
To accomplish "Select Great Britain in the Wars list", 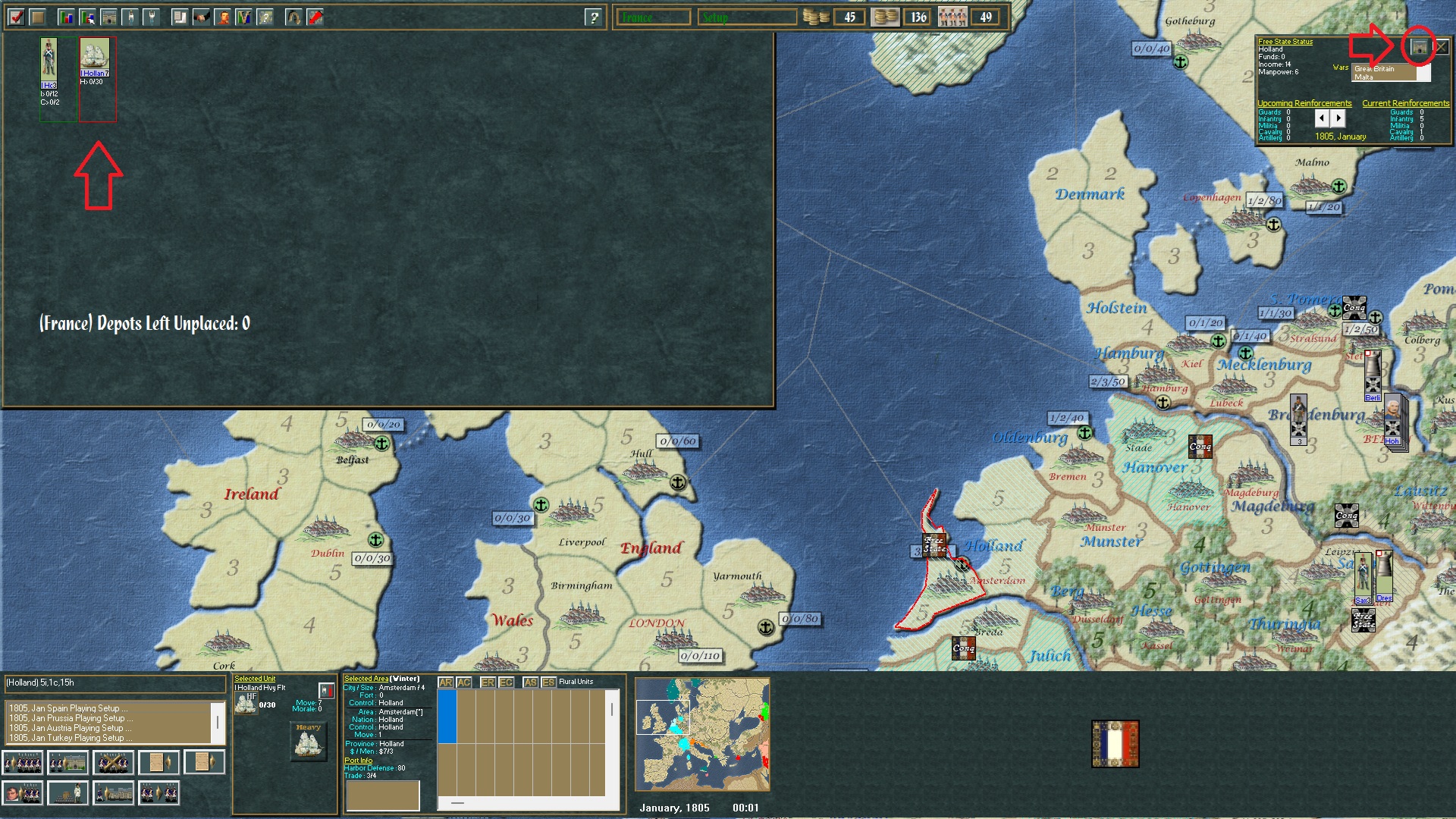I will pyautogui.click(x=1374, y=68).
